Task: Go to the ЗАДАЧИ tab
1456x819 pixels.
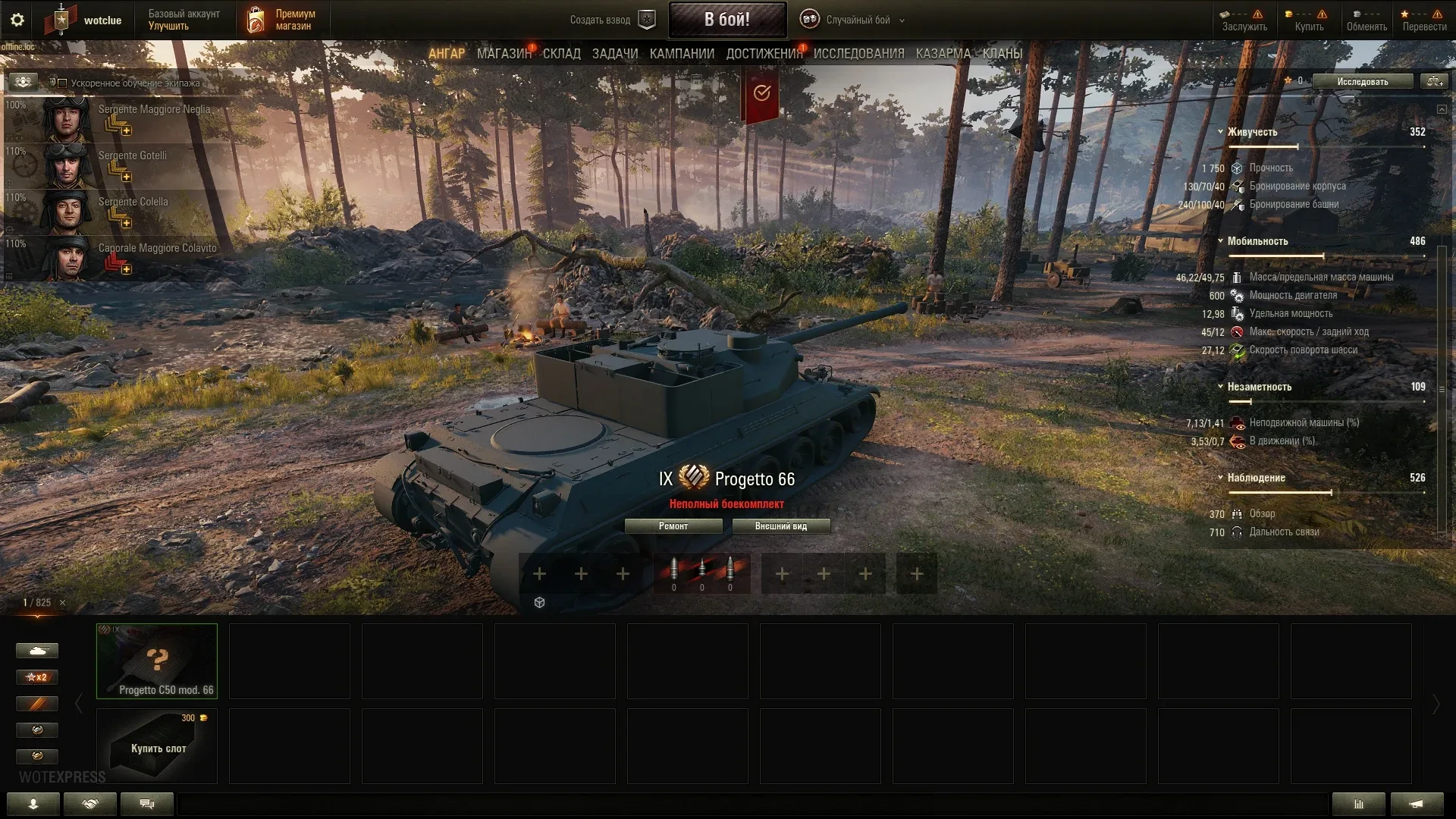Action: pos(614,54)
